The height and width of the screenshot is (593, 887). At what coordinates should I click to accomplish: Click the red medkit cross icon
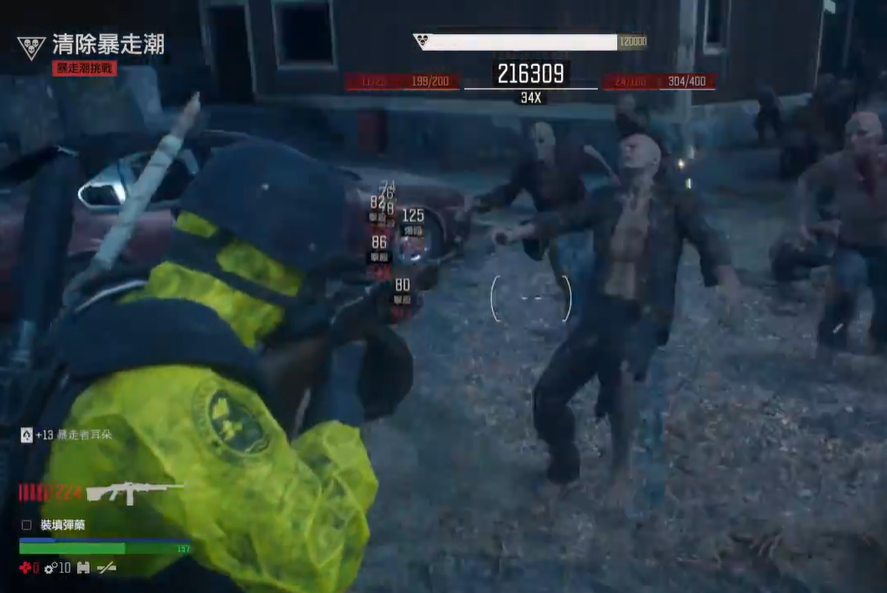pos(25,568)
